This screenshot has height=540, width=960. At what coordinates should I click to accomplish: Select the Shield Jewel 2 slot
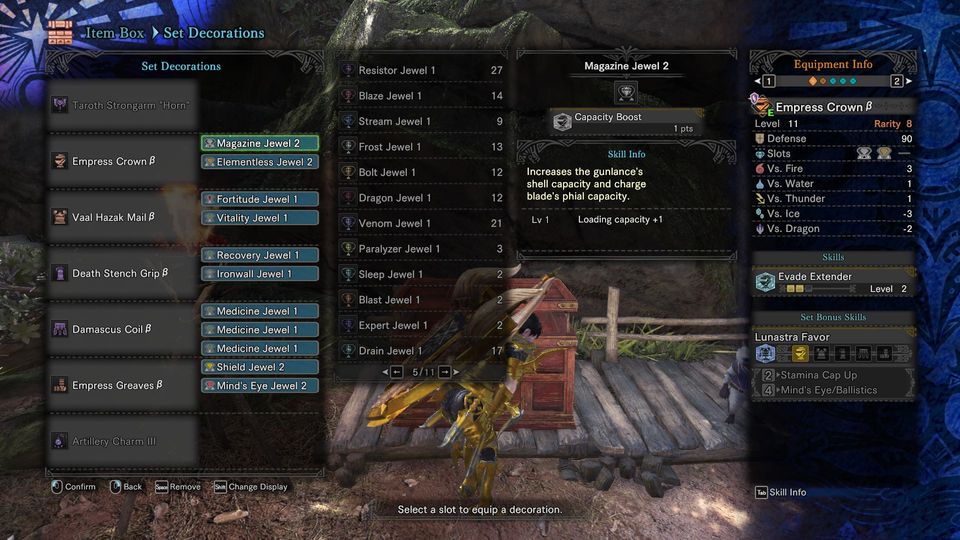tap(260, 367)
